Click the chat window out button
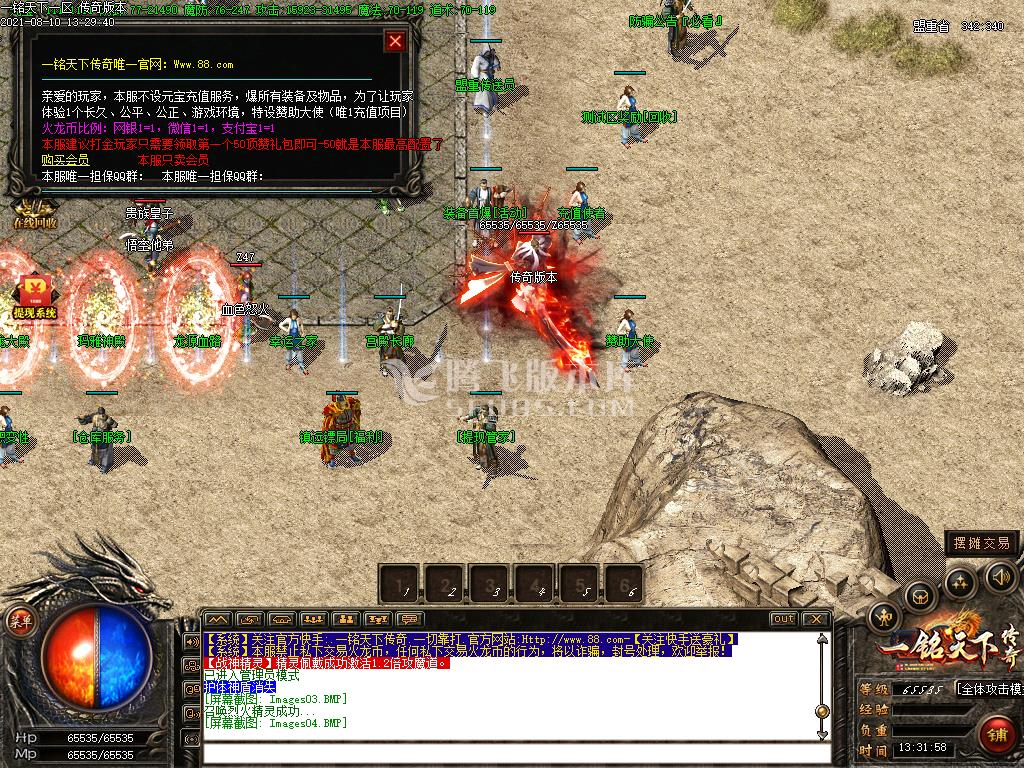 pos(784,619)
